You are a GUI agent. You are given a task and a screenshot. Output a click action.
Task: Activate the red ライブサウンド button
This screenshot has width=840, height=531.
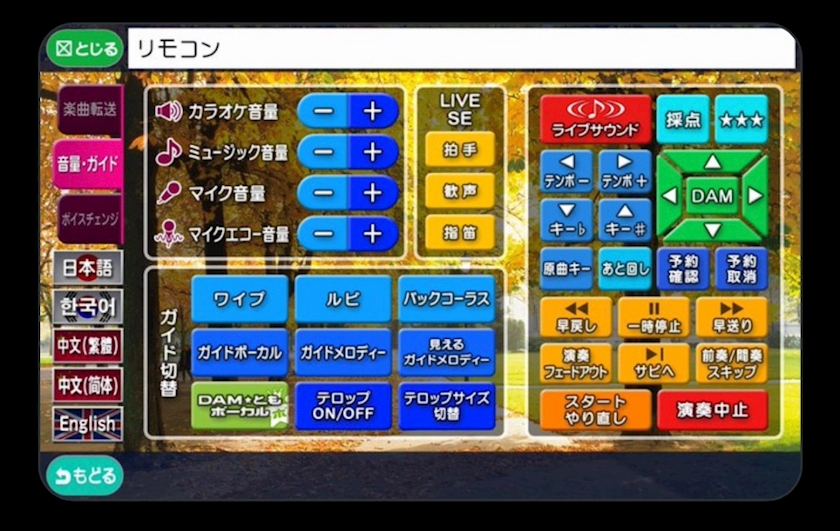pyautogui.click(x=596, y=120)
